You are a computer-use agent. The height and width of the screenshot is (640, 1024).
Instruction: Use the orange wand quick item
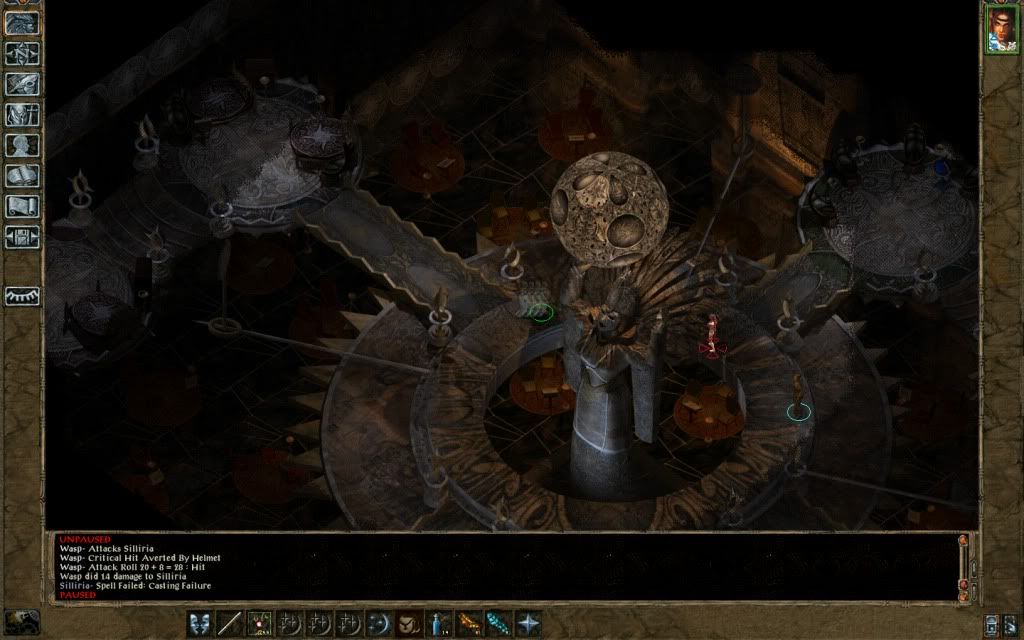tap(468, 622)
